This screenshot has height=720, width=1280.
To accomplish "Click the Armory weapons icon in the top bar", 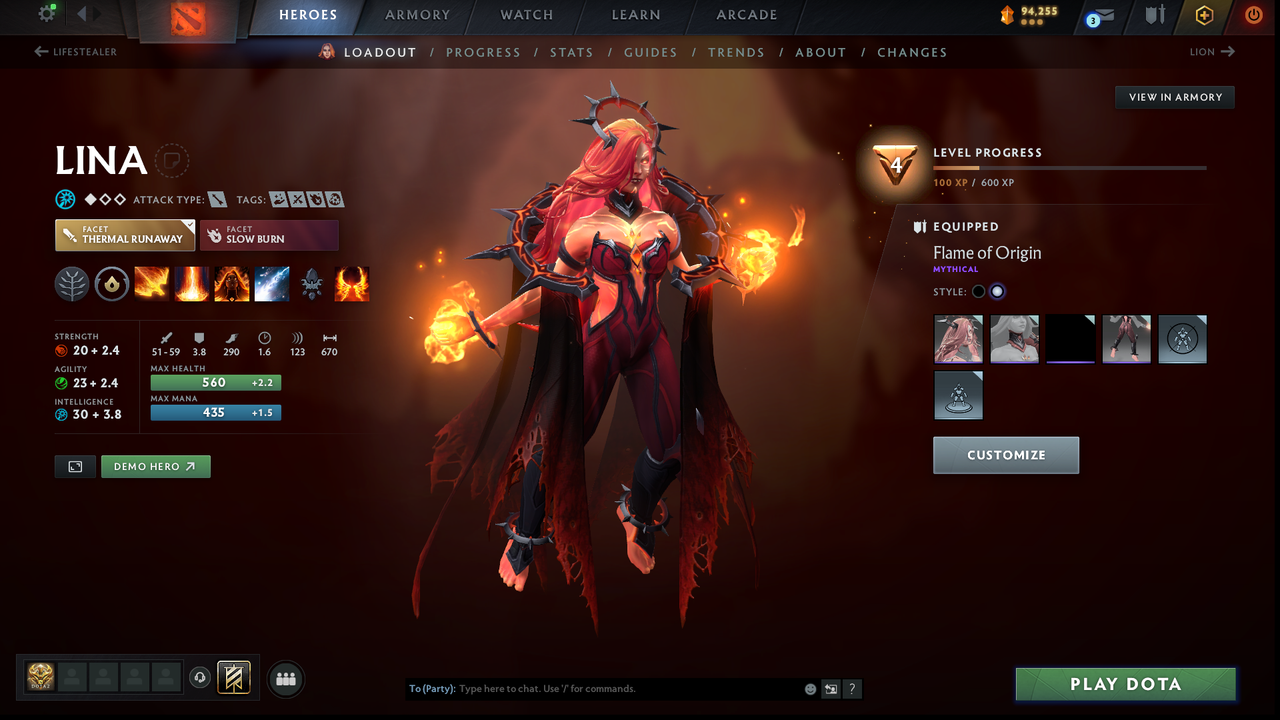I will coord(1154,16).
